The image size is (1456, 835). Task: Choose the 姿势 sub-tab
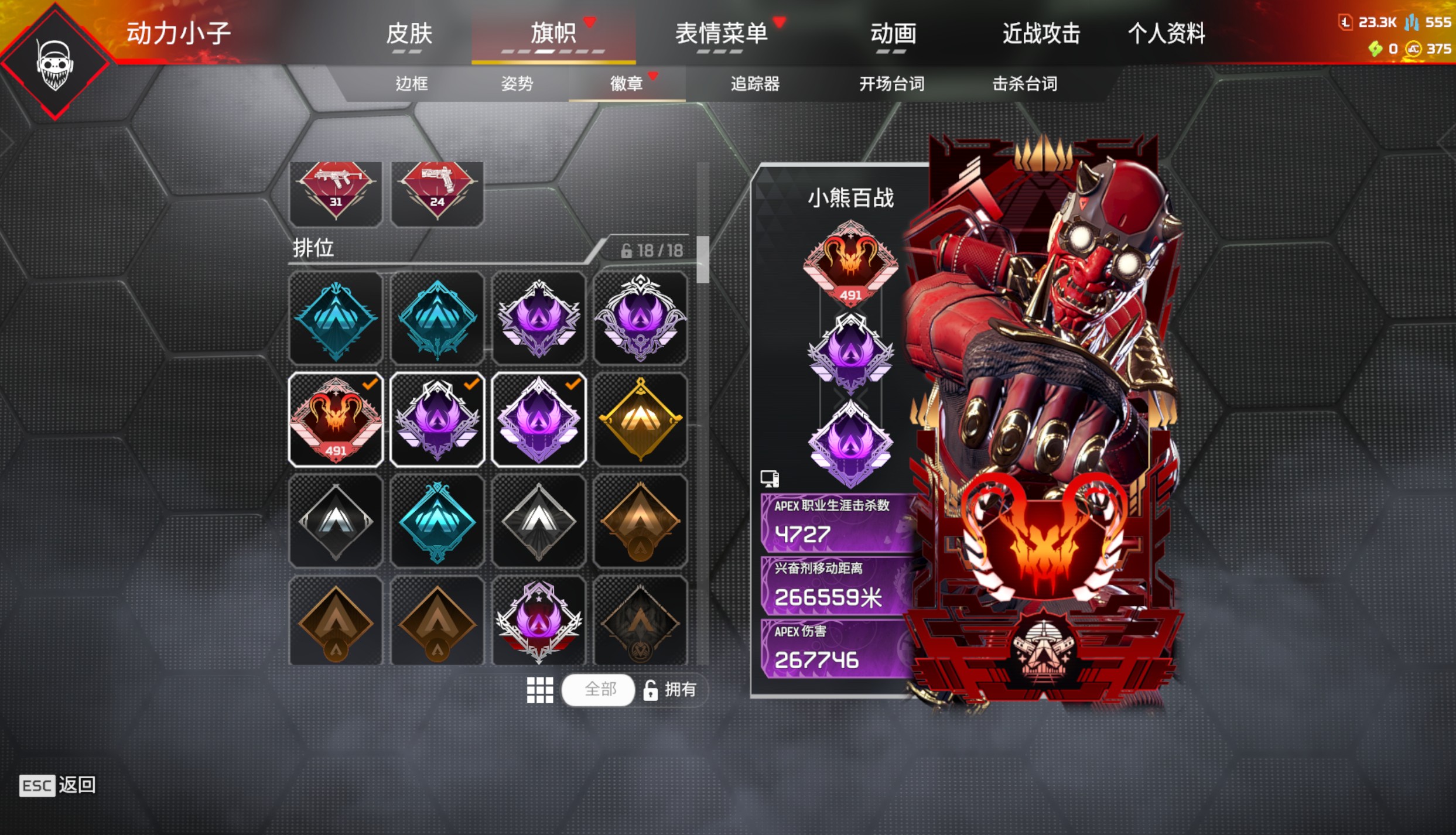(517, 84)
